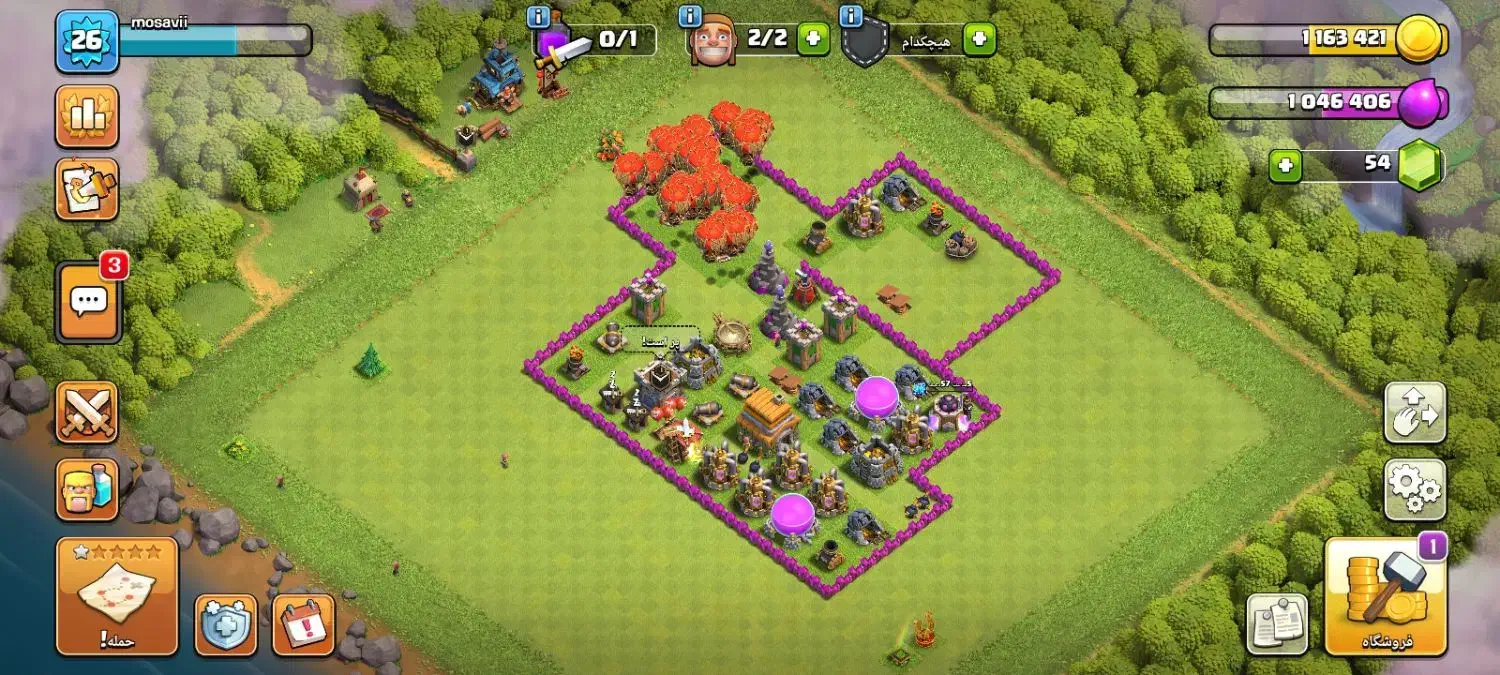This screenshot has width=1500, height=675.
Task: Tap the Attack map button
Action: point(117,596)
